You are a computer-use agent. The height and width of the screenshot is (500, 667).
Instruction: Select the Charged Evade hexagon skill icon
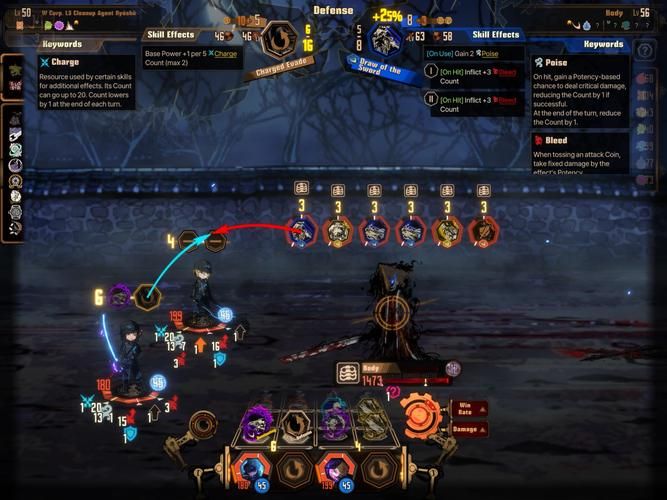click(x=278, y=41)
